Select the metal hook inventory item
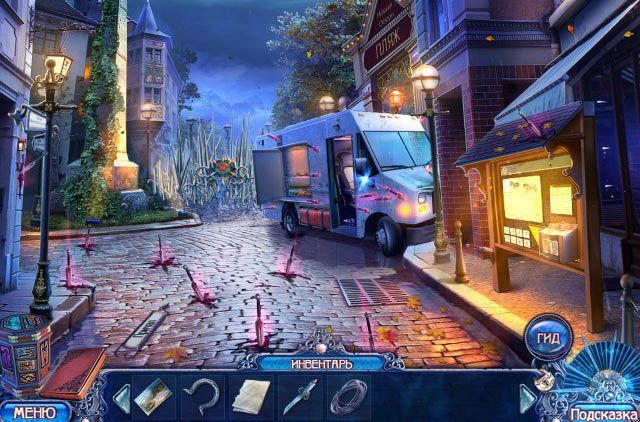The image size is (640, 422). pyautogui.click(x=203, y=395)
